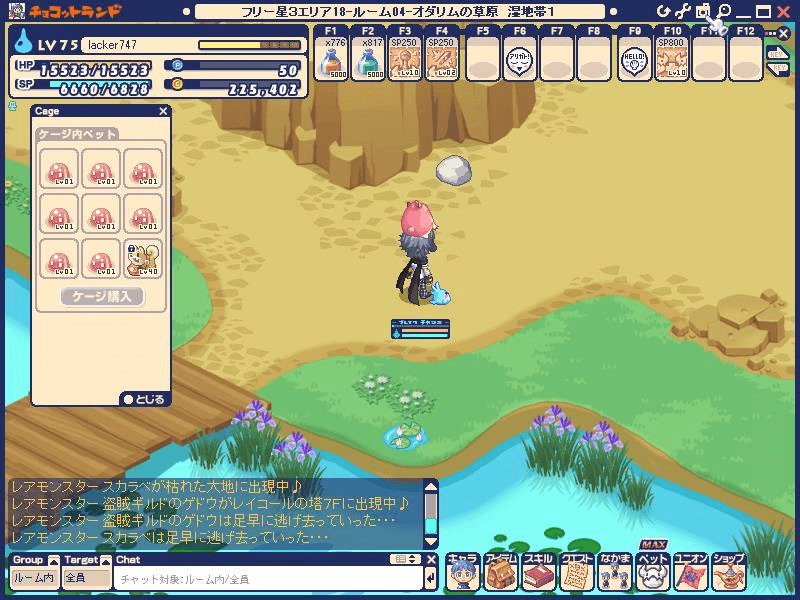Open the なかま friends menu

pyautogui.click(x=614, y=572)
